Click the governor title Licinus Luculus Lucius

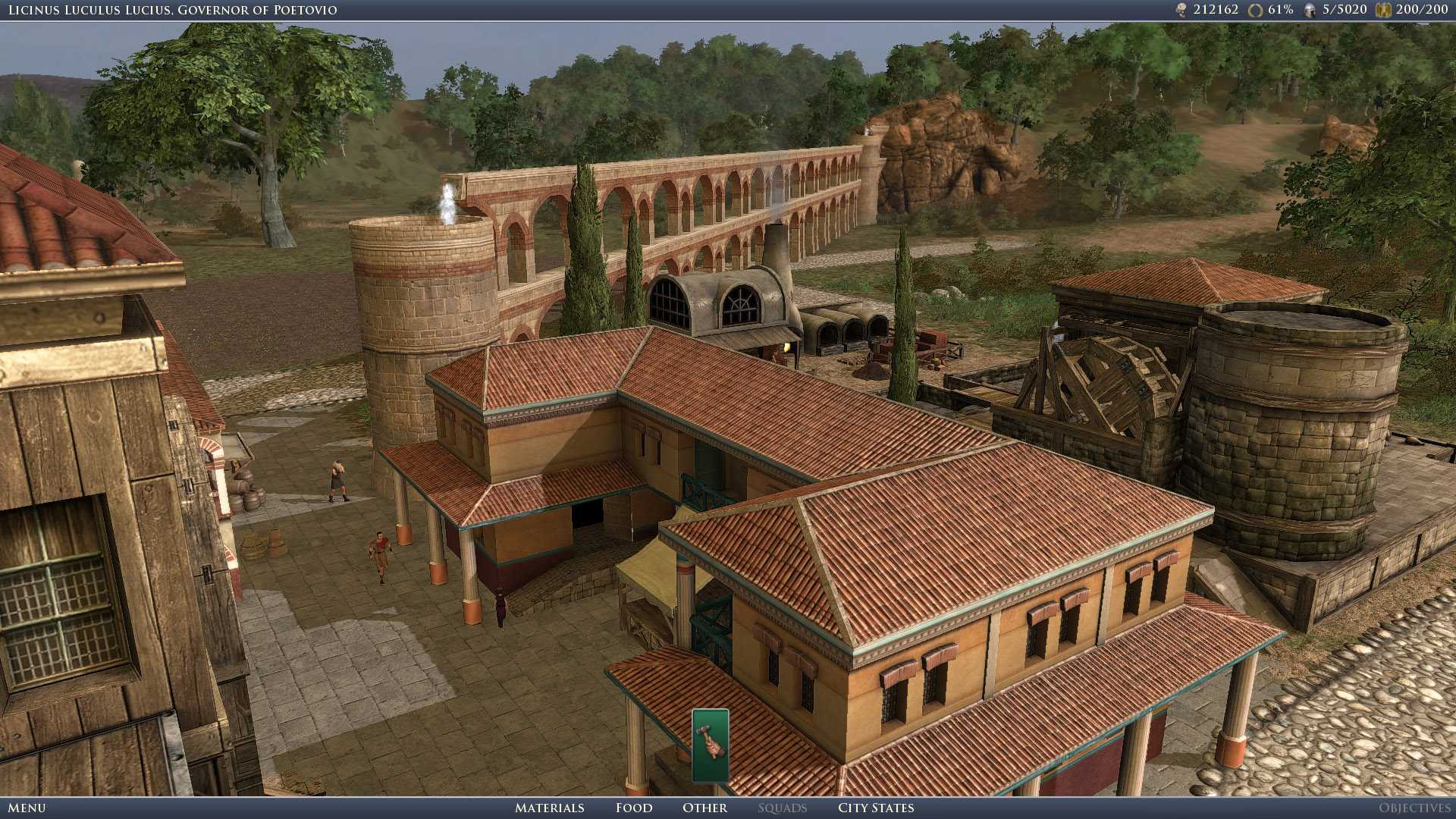tap(171, 10)
